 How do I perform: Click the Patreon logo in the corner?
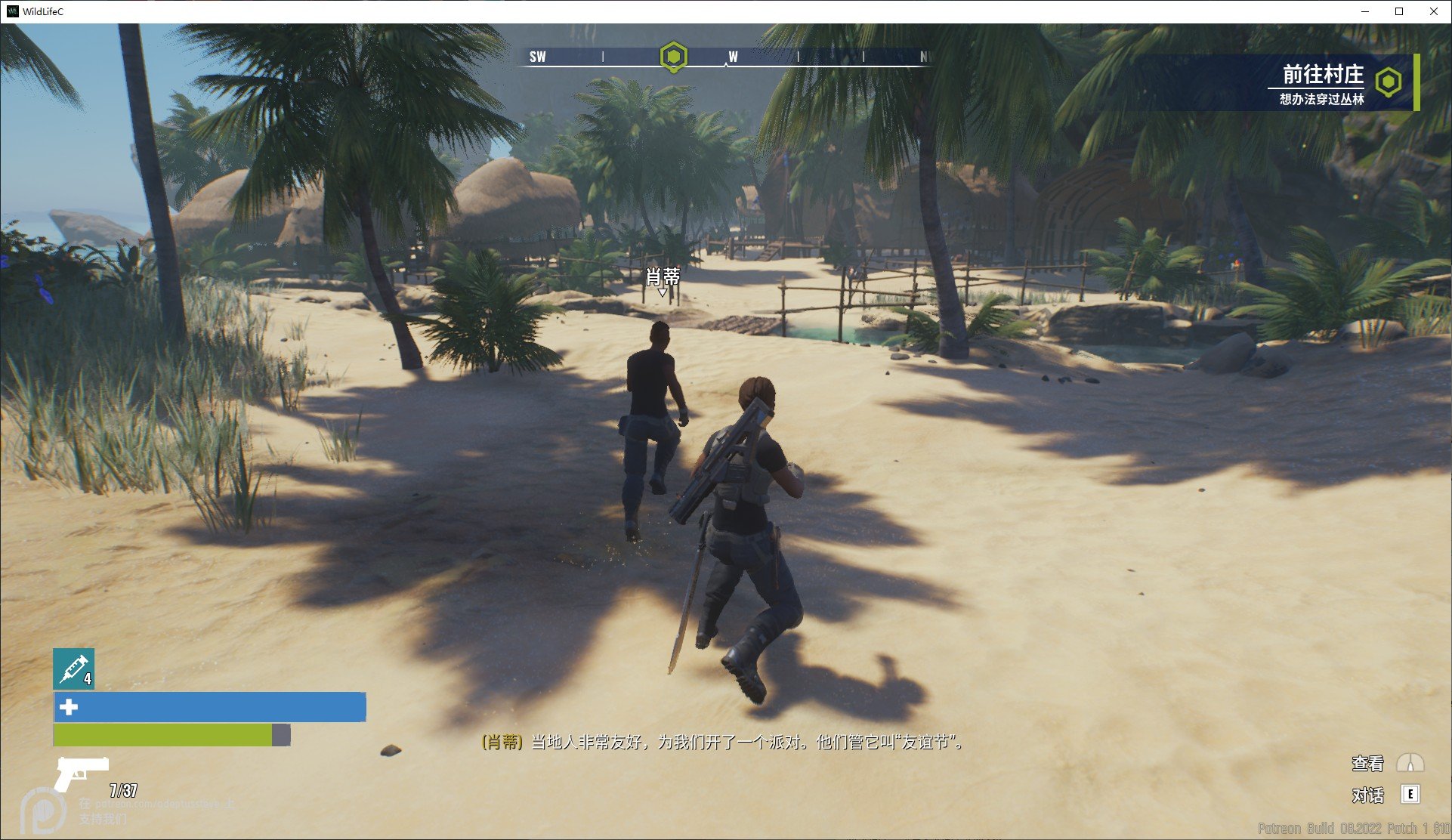[x=41, y=810]
